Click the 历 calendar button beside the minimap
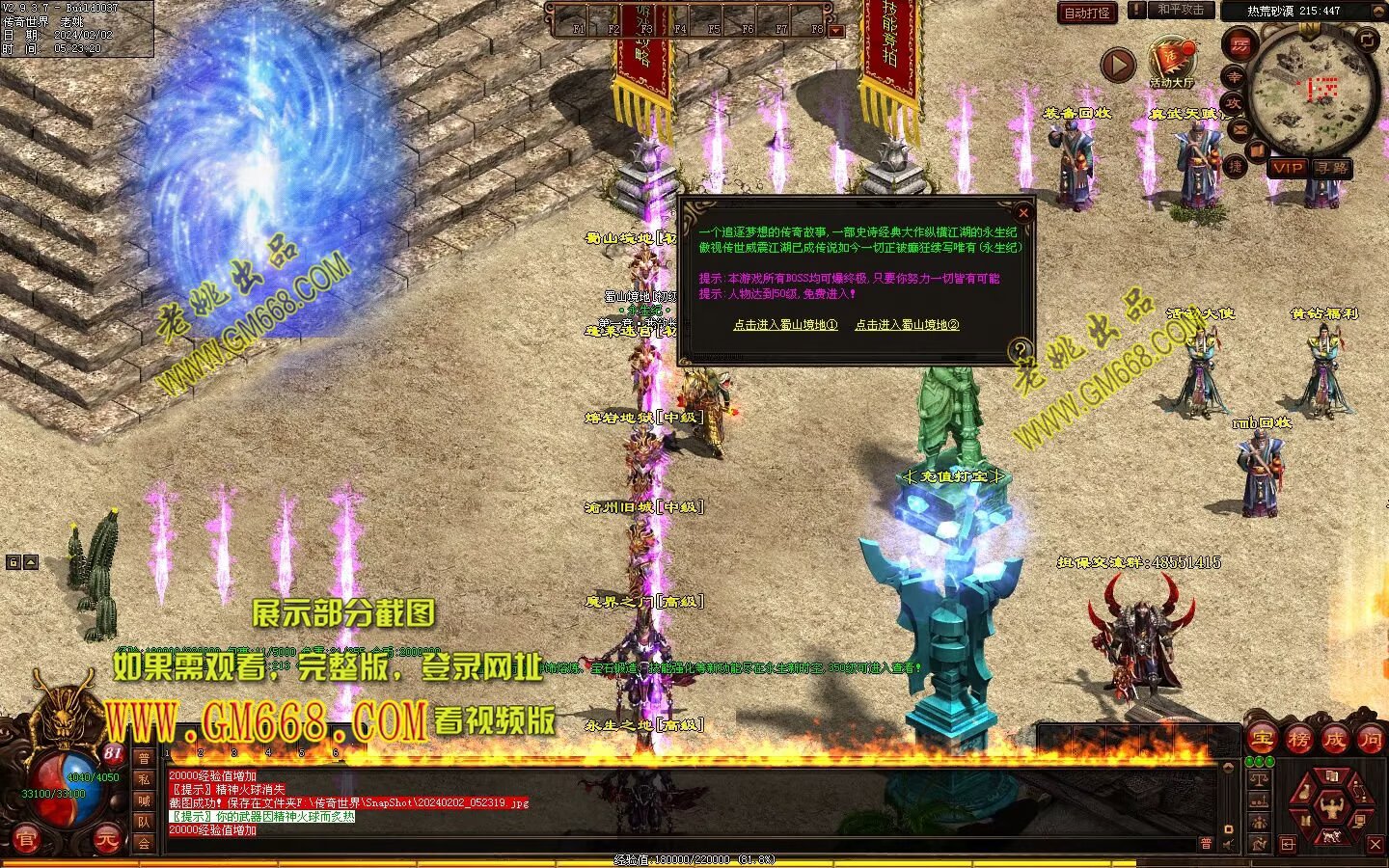The width and height of the screenshot is (1389, 868). (x=1239, y=44)
